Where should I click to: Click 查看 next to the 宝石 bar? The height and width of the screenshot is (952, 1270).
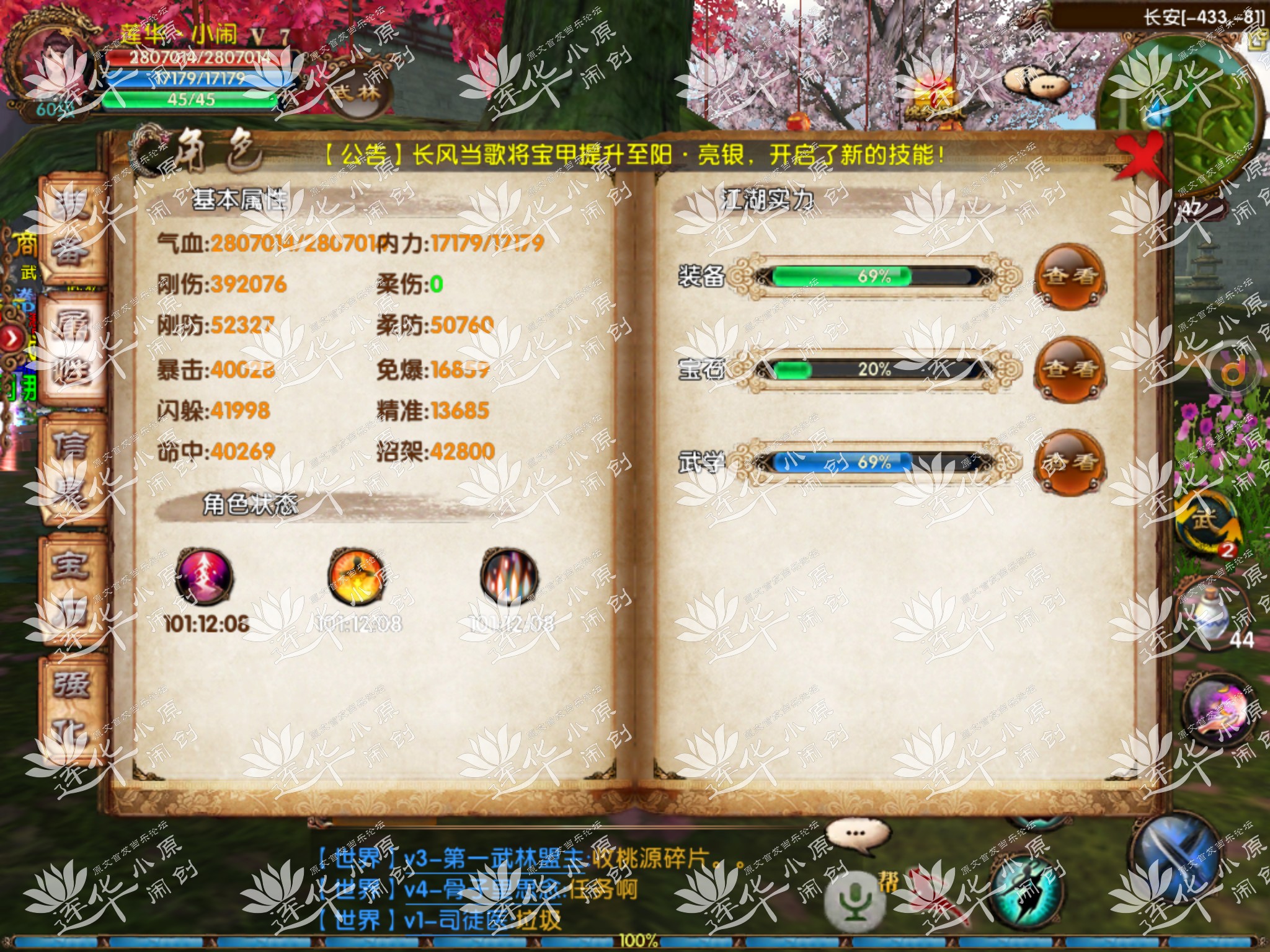tap(1069, 370)
